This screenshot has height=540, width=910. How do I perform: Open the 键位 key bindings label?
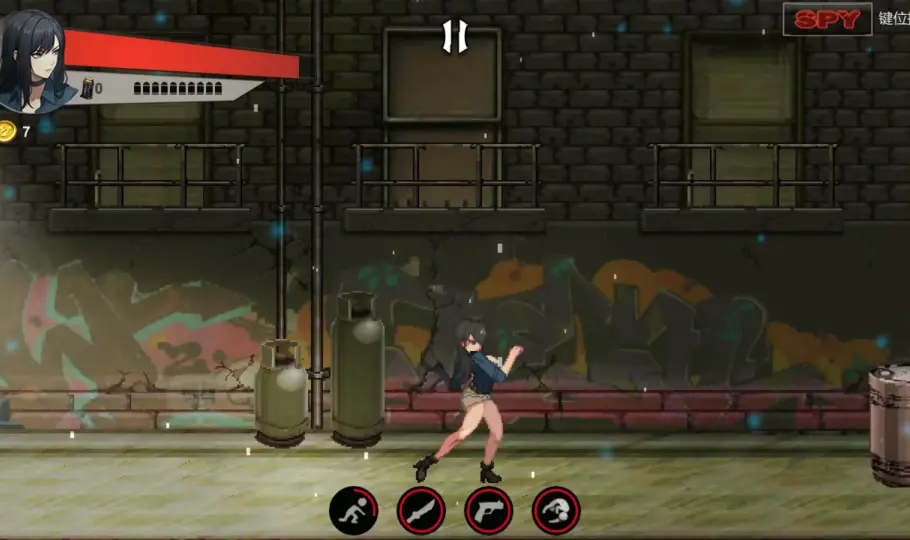(x=893, y=18)
